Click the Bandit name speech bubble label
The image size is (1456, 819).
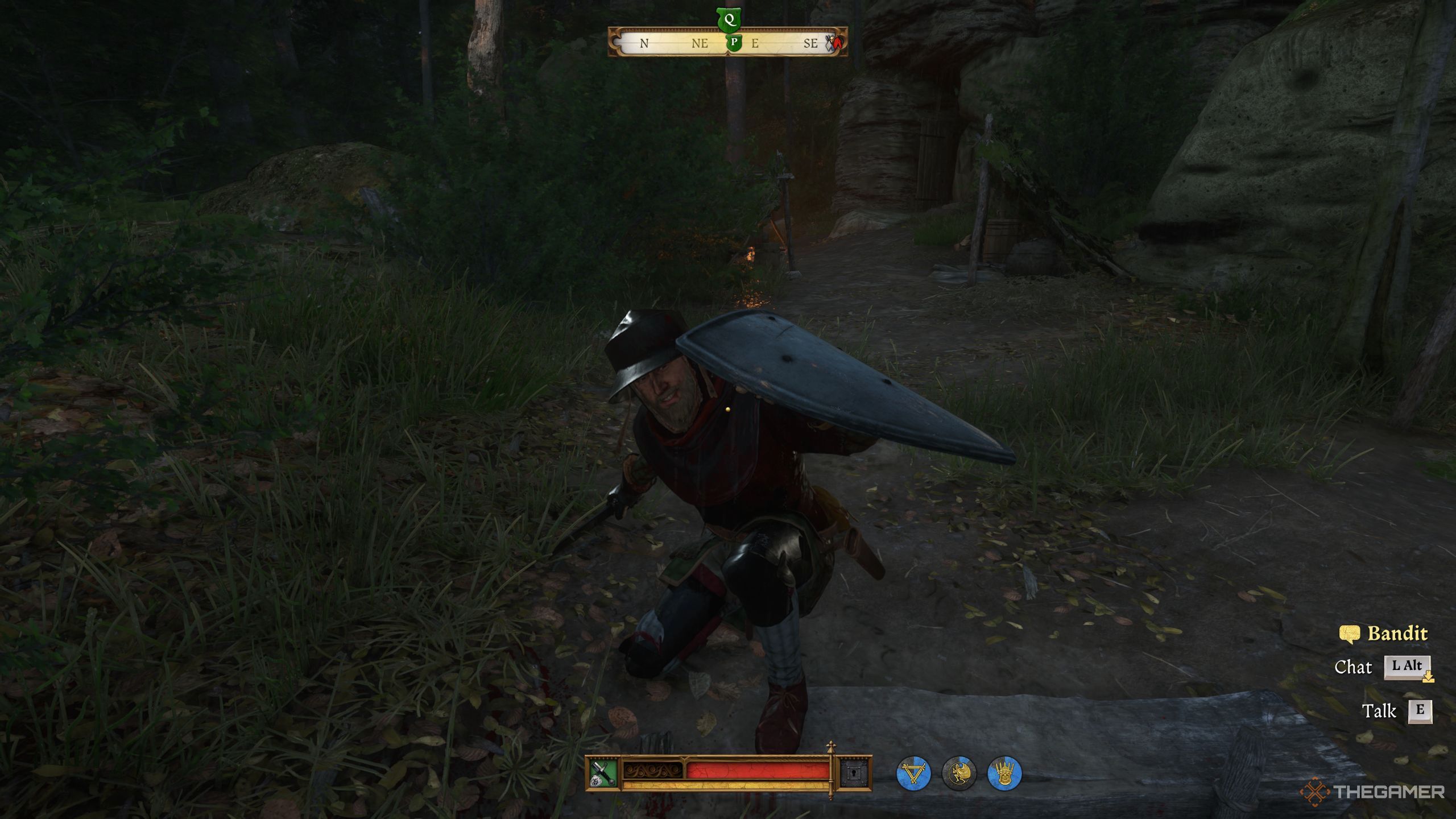click(1383, 634)
